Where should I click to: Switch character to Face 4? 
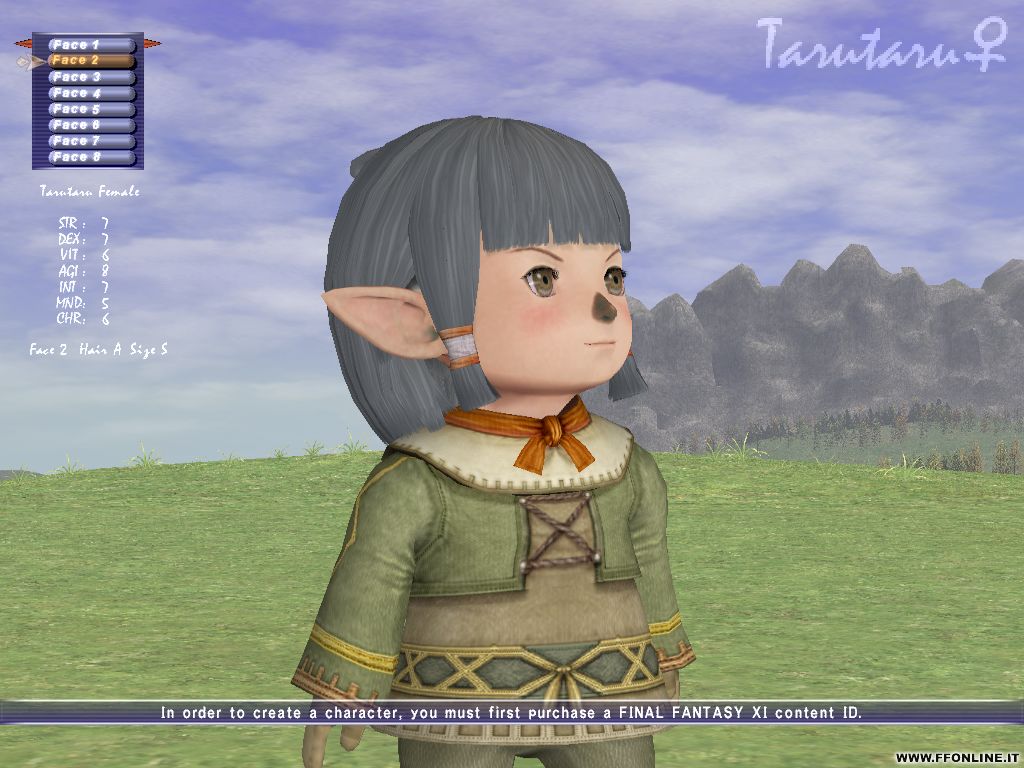(x=92, y=93)
